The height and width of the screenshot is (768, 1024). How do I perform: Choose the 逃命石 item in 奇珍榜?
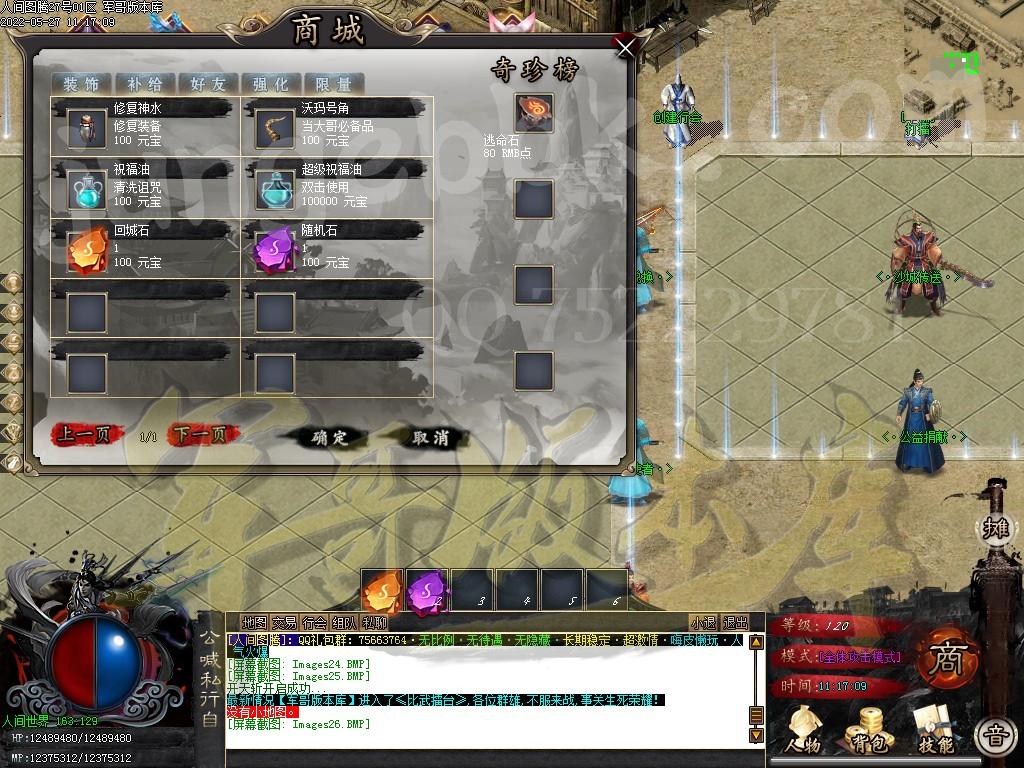(x=534, y=113)
